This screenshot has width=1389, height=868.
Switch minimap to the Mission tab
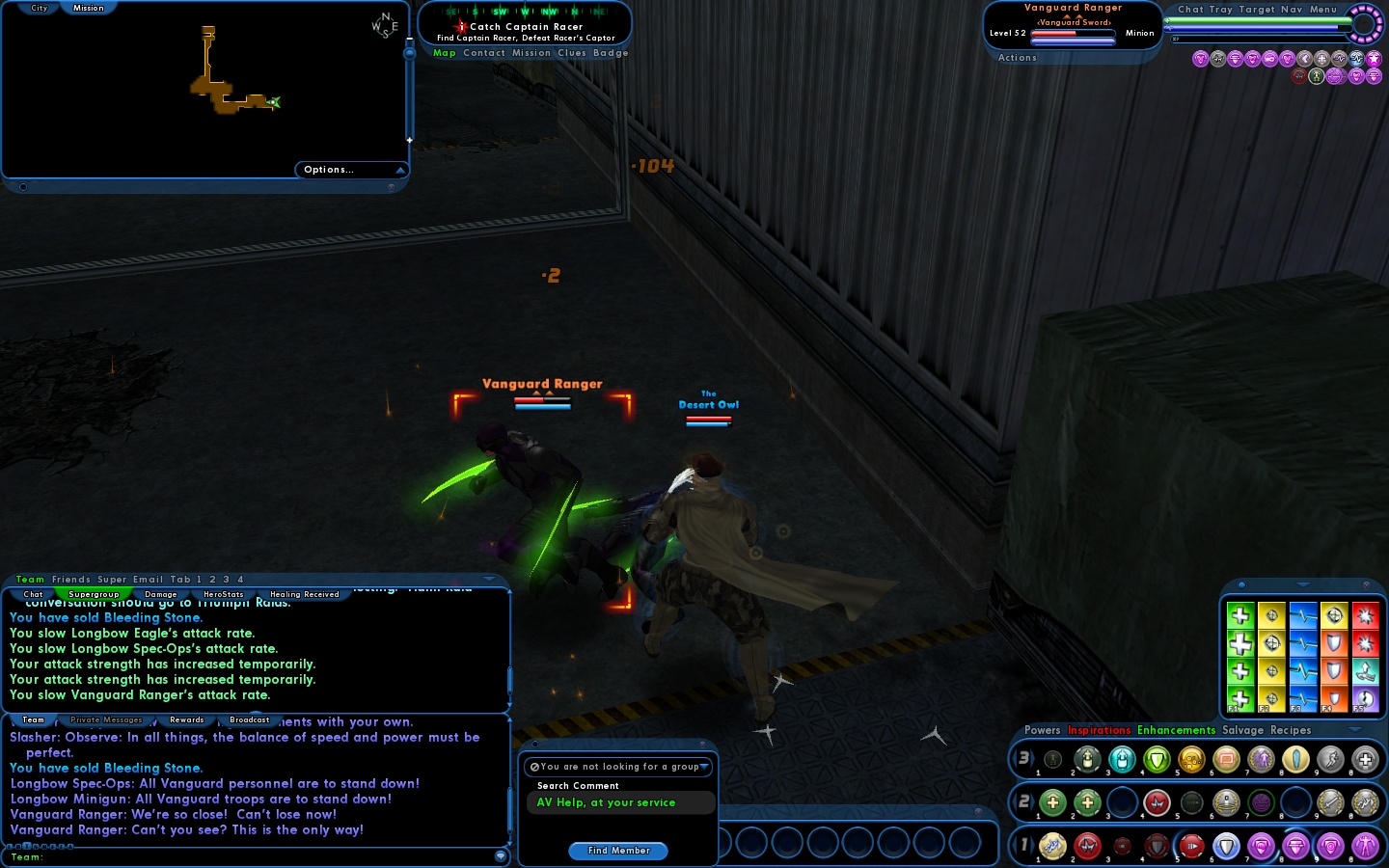pyautogui.click(x=88, y=8)
